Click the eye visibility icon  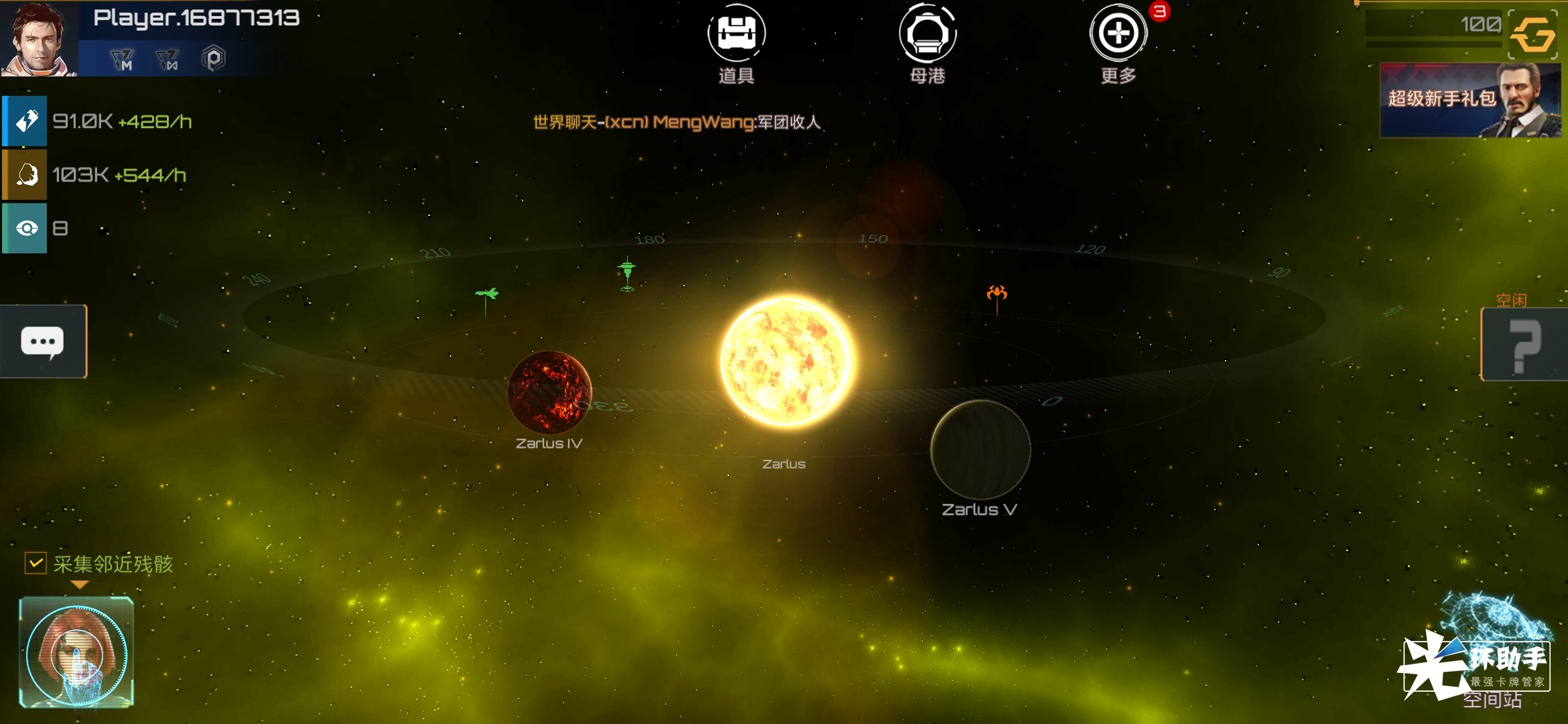tap(25, 229)
